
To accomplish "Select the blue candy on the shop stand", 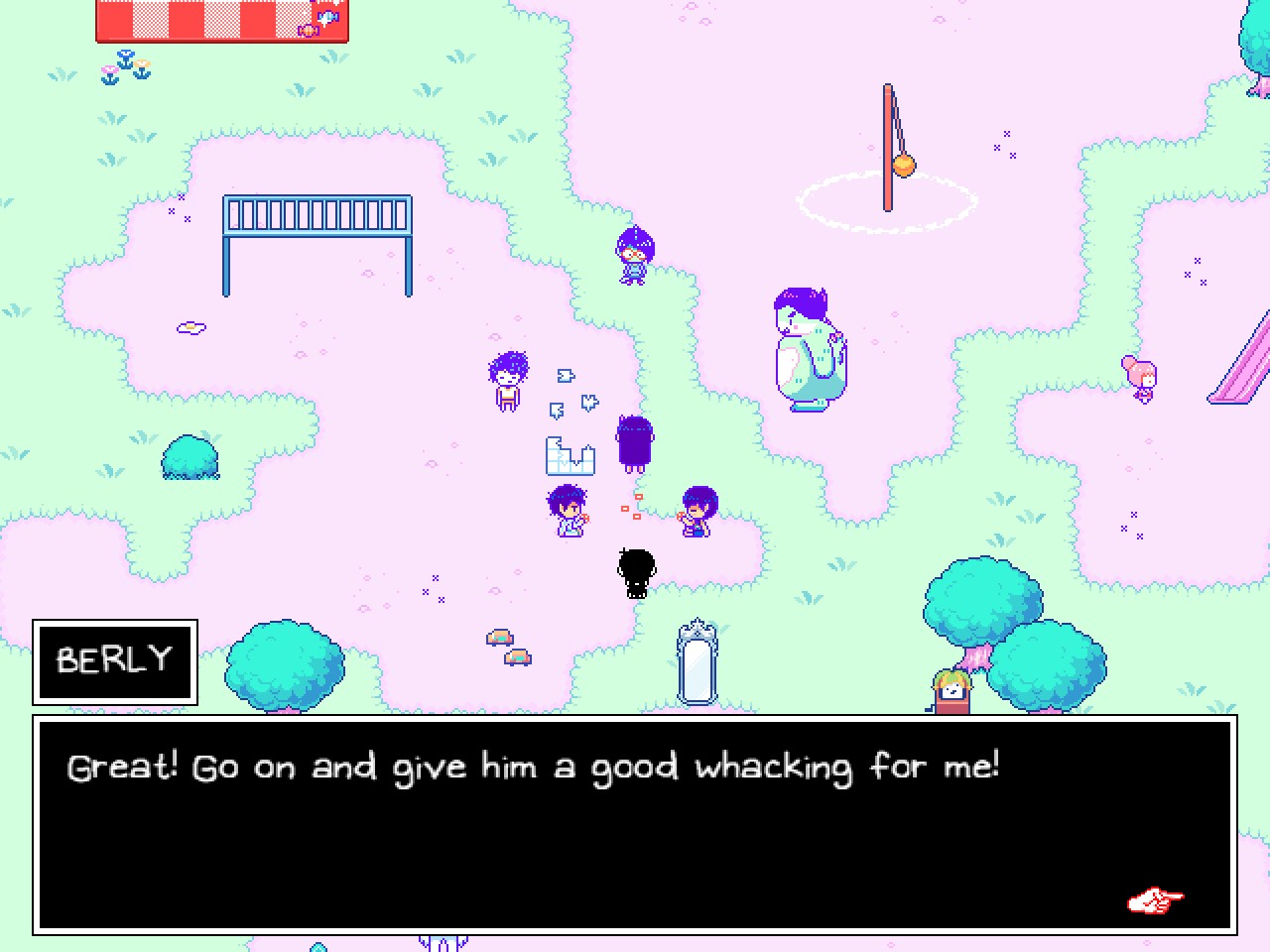I will pyautogui.click(x=327, y=15).
